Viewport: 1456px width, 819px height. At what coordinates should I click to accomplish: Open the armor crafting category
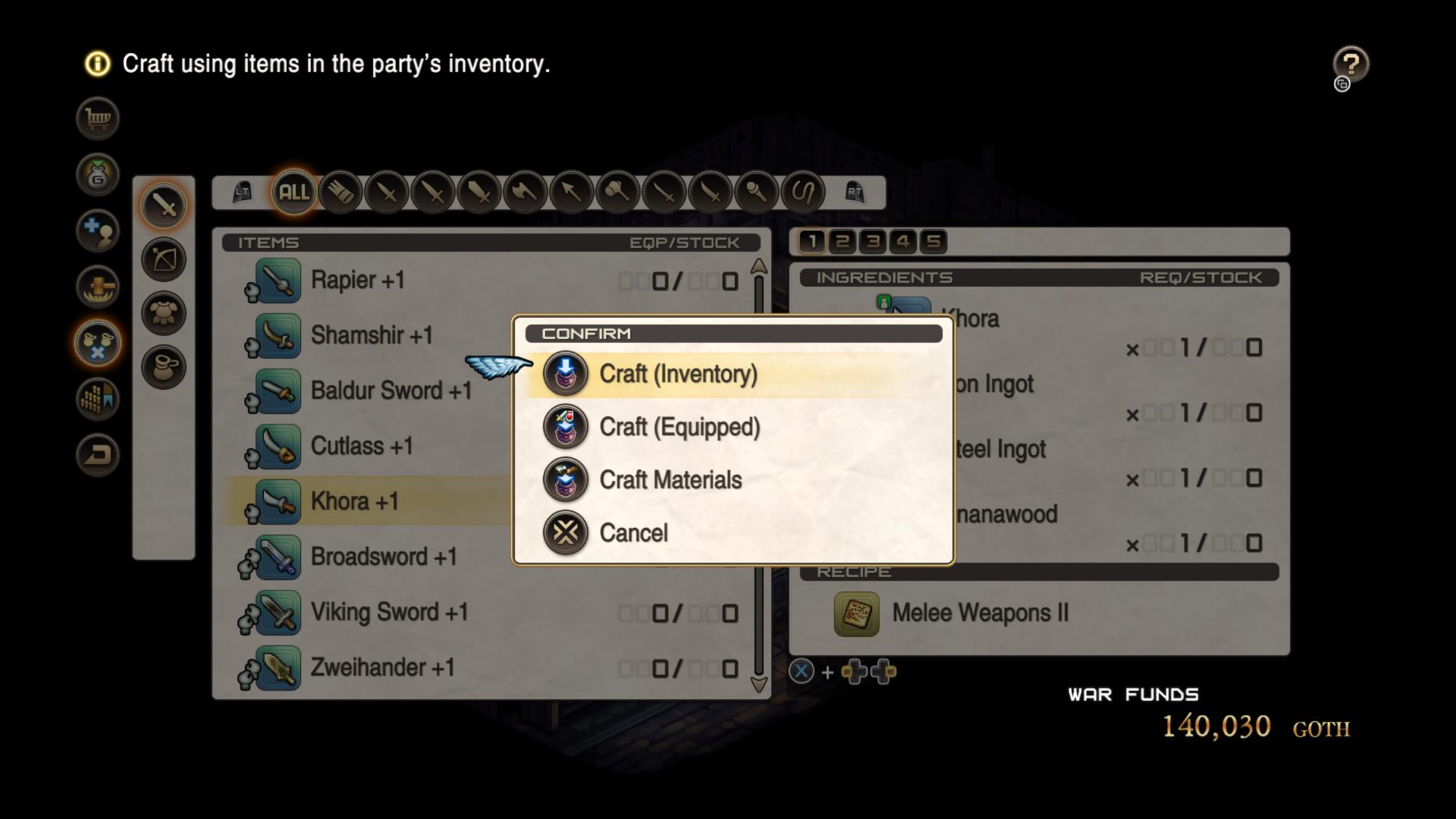pos(164,312)
